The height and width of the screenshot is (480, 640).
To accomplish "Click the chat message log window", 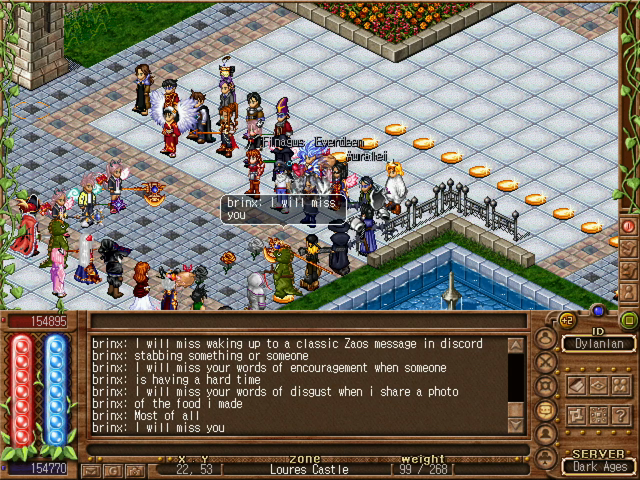I will [x=298, y=385].
